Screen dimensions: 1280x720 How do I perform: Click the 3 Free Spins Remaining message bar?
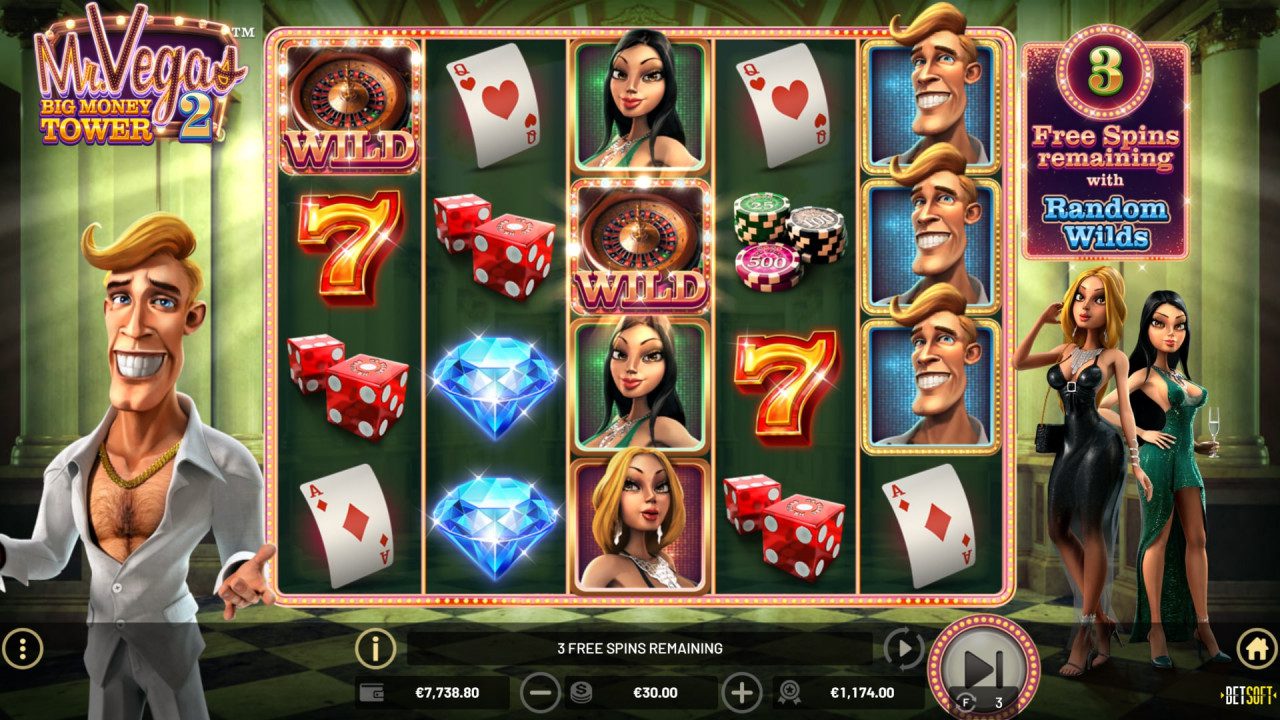(640, 647)
